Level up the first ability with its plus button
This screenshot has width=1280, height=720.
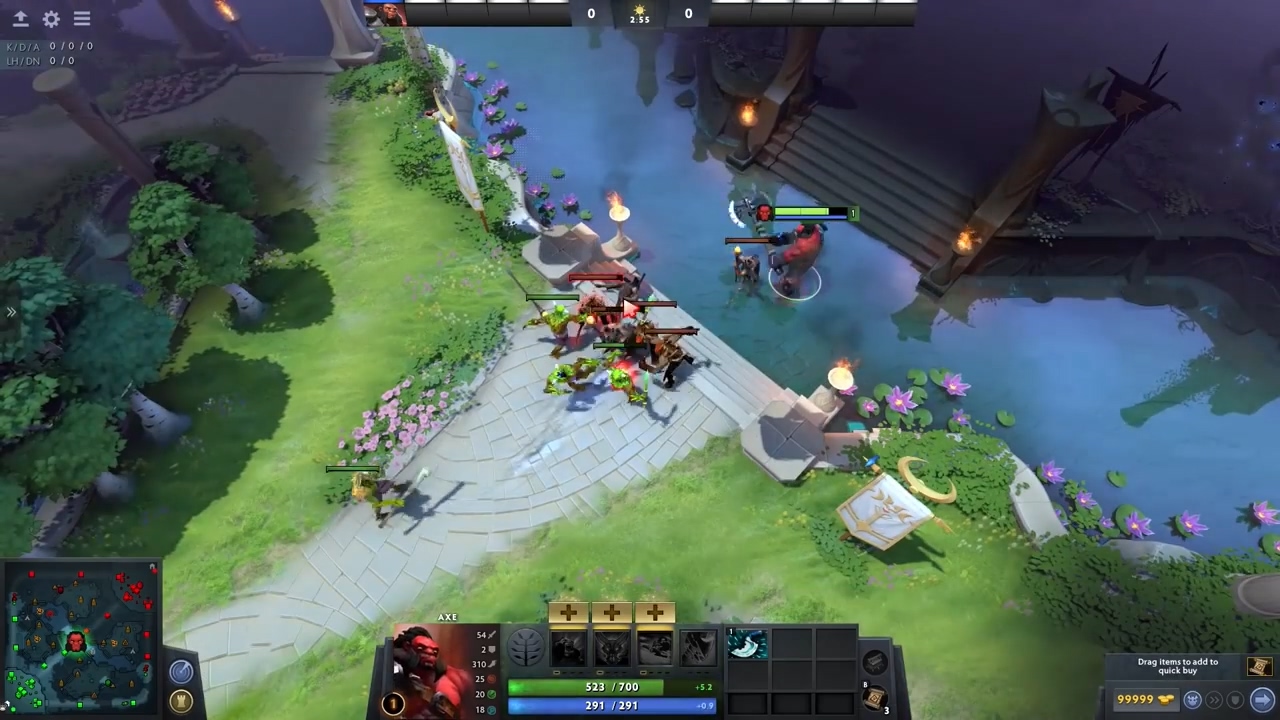(566, 611)
